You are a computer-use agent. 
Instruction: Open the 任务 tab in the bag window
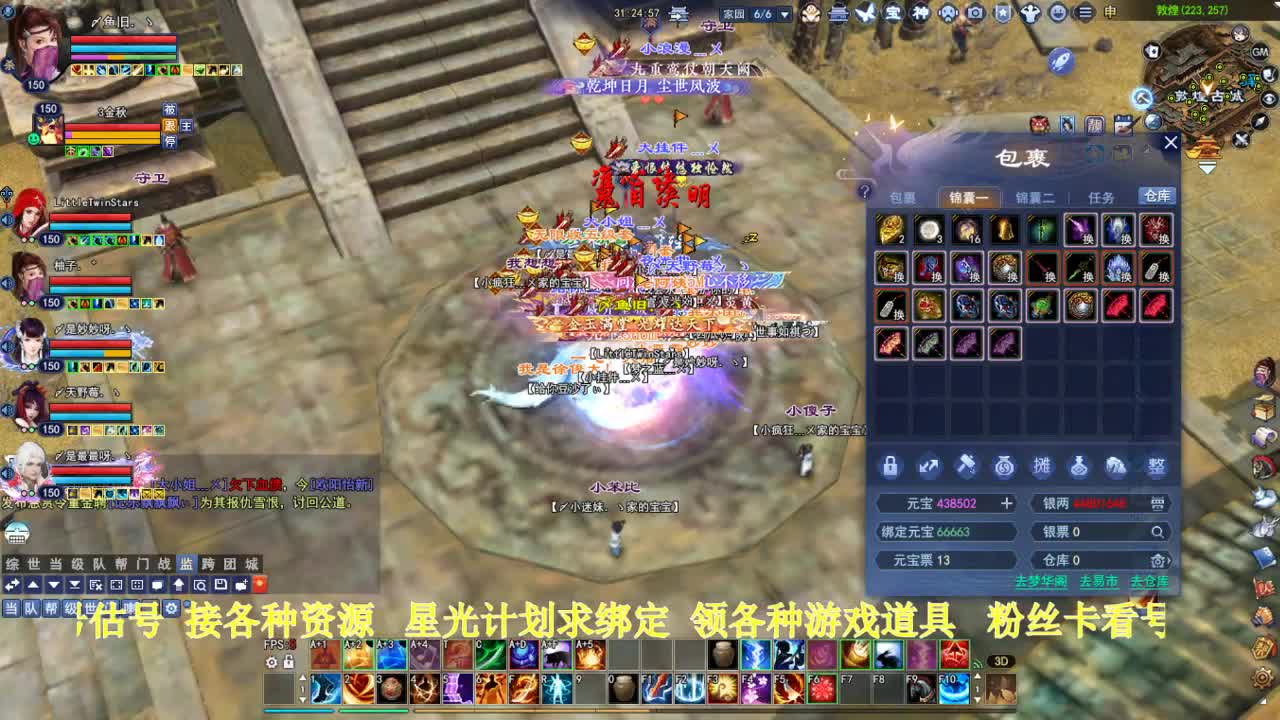[1100, 197]
